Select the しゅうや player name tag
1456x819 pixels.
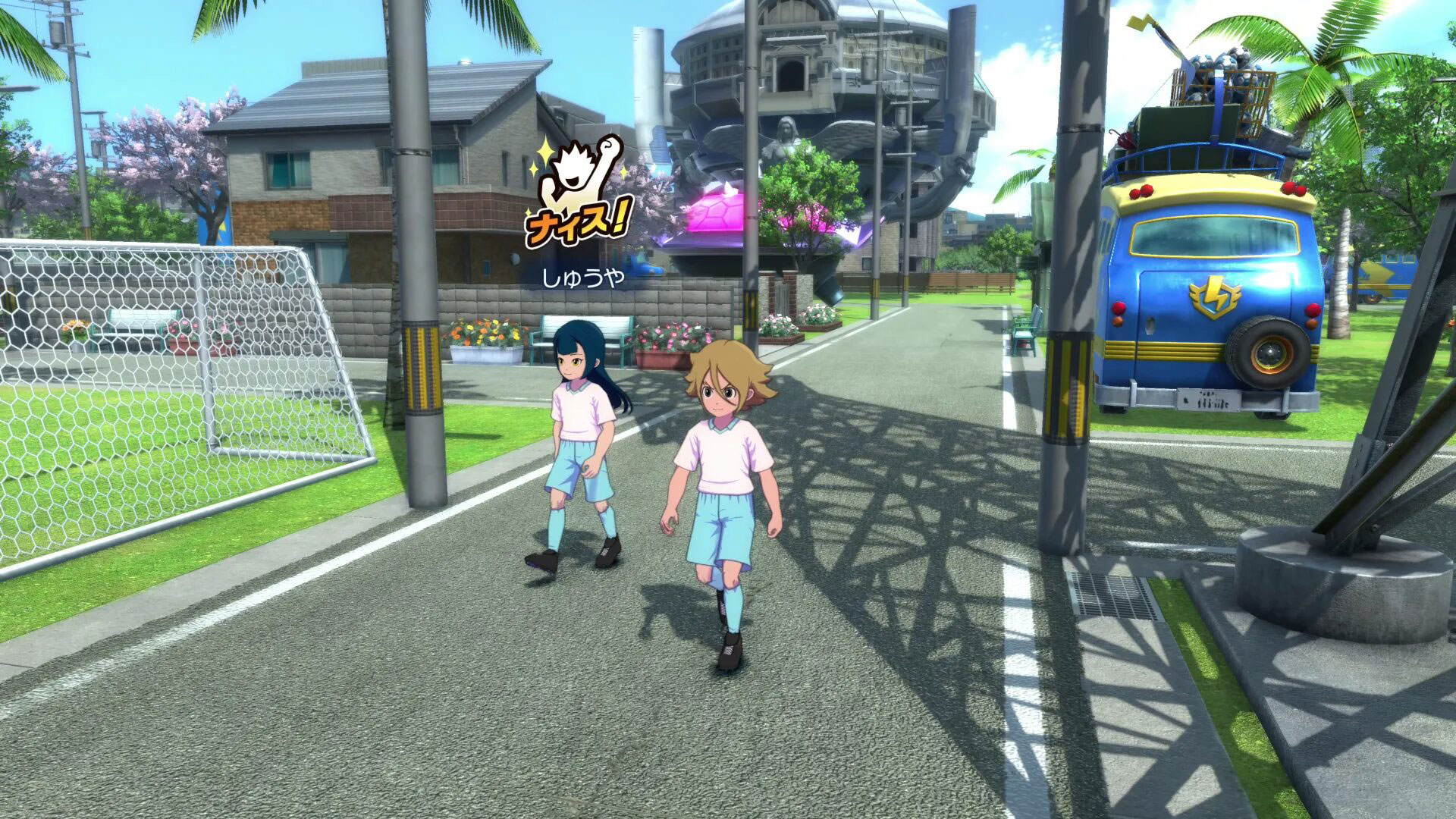(x=582, y=278)
